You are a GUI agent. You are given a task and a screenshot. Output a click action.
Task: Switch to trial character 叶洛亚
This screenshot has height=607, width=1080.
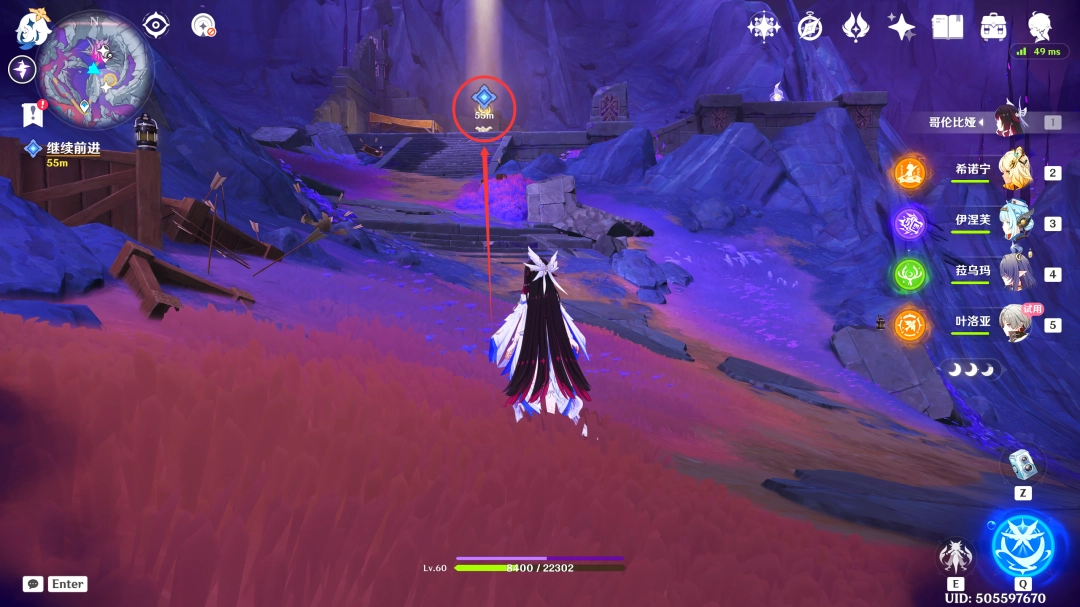click(x=1016, y=323)
